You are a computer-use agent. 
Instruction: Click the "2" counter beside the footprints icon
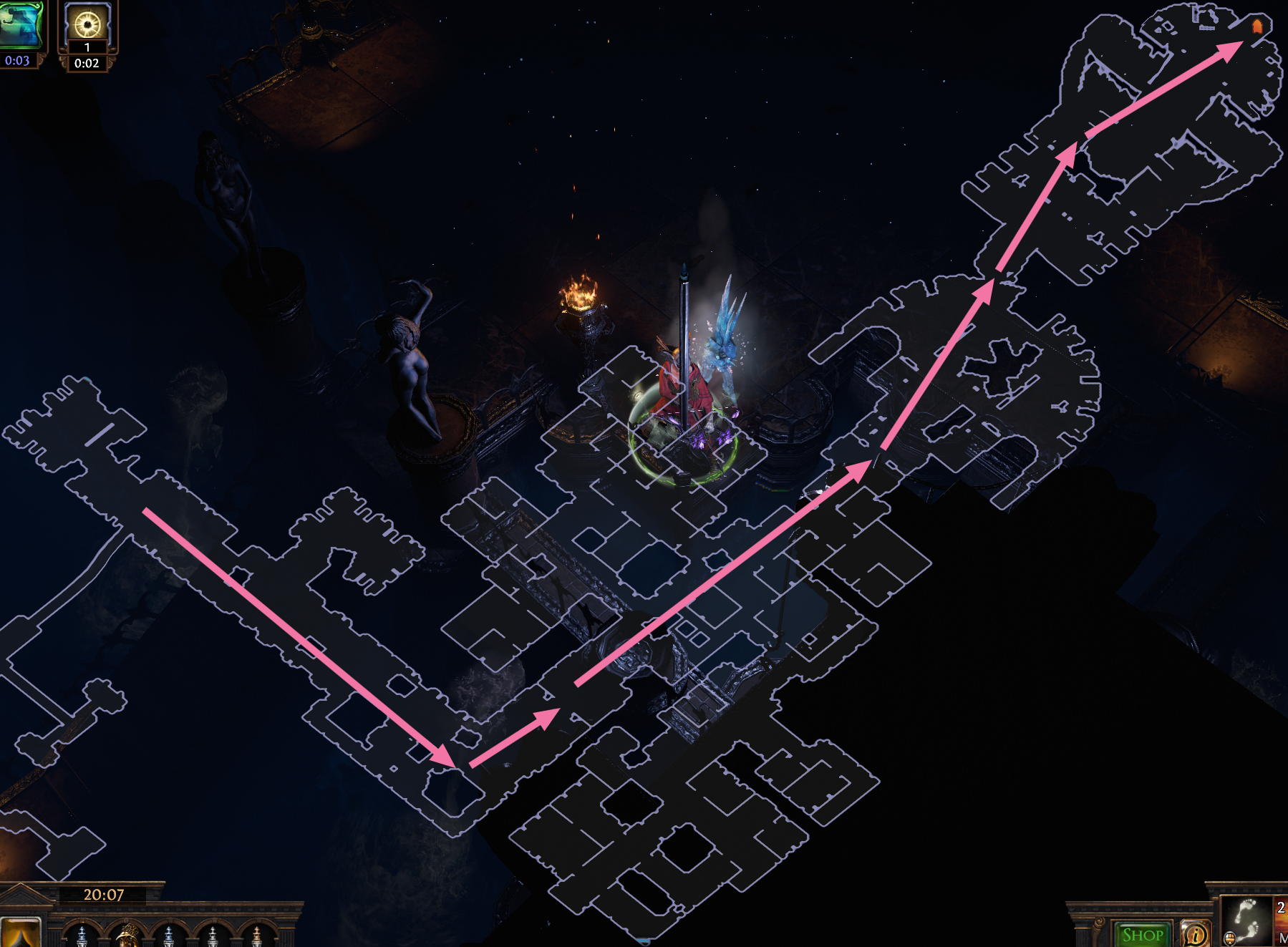(1280, 907)
